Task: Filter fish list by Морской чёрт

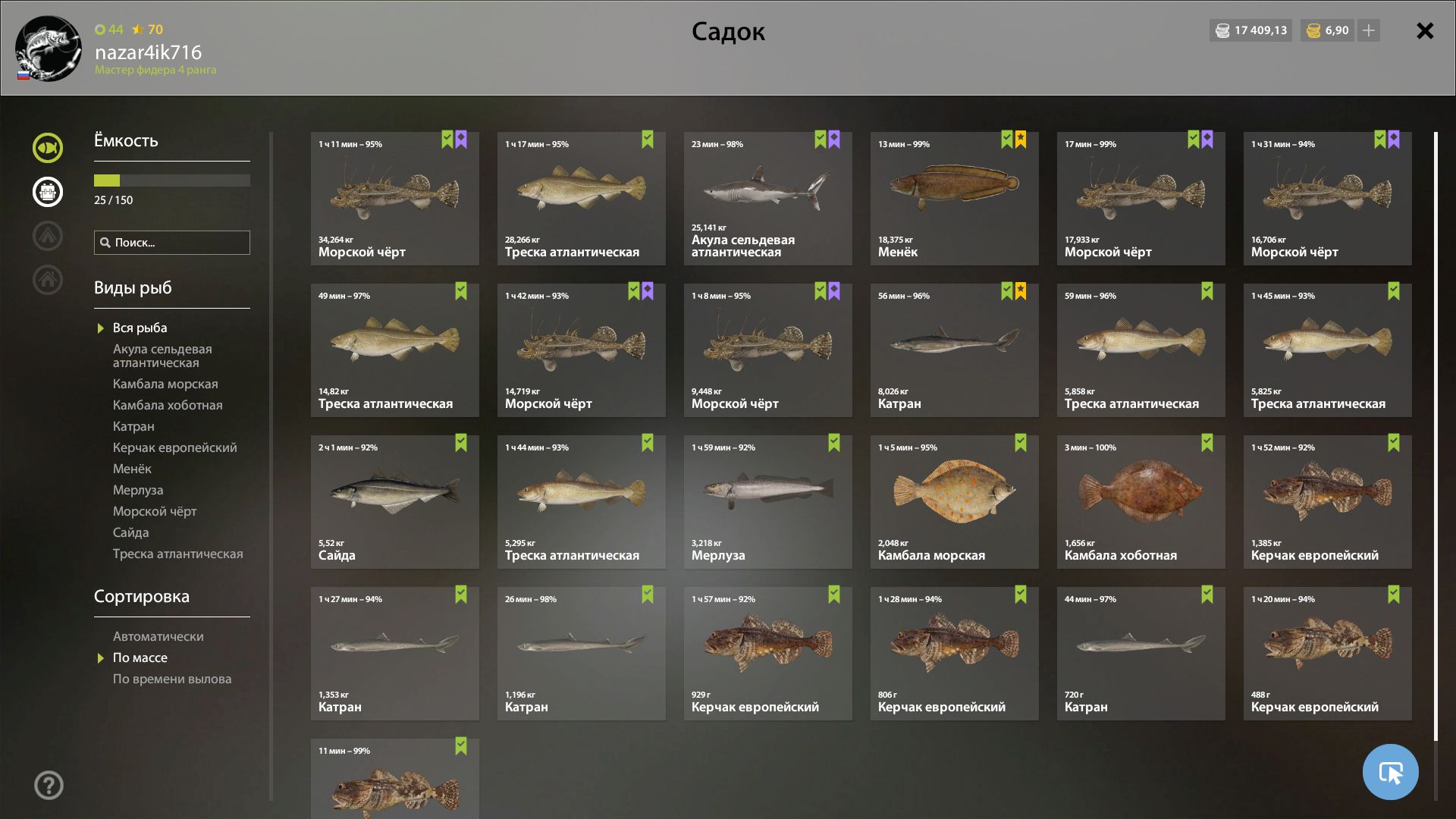Action: (x=155, y=511)
